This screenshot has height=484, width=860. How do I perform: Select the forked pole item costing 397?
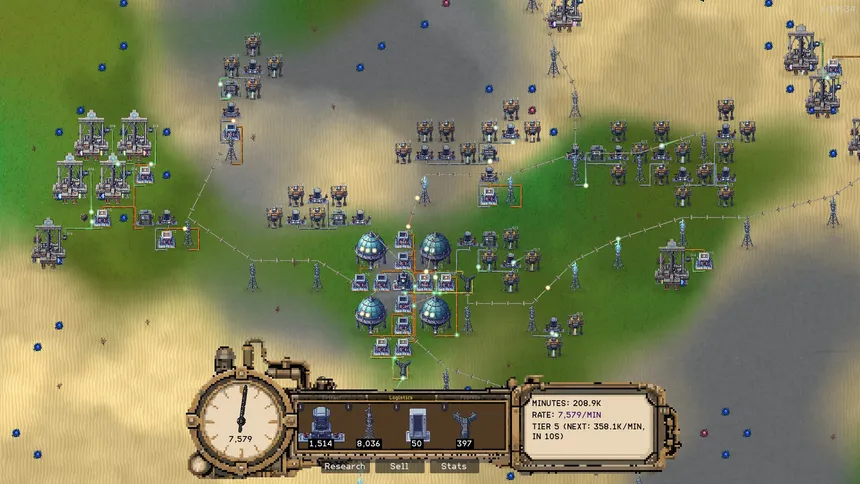[462, 424]
